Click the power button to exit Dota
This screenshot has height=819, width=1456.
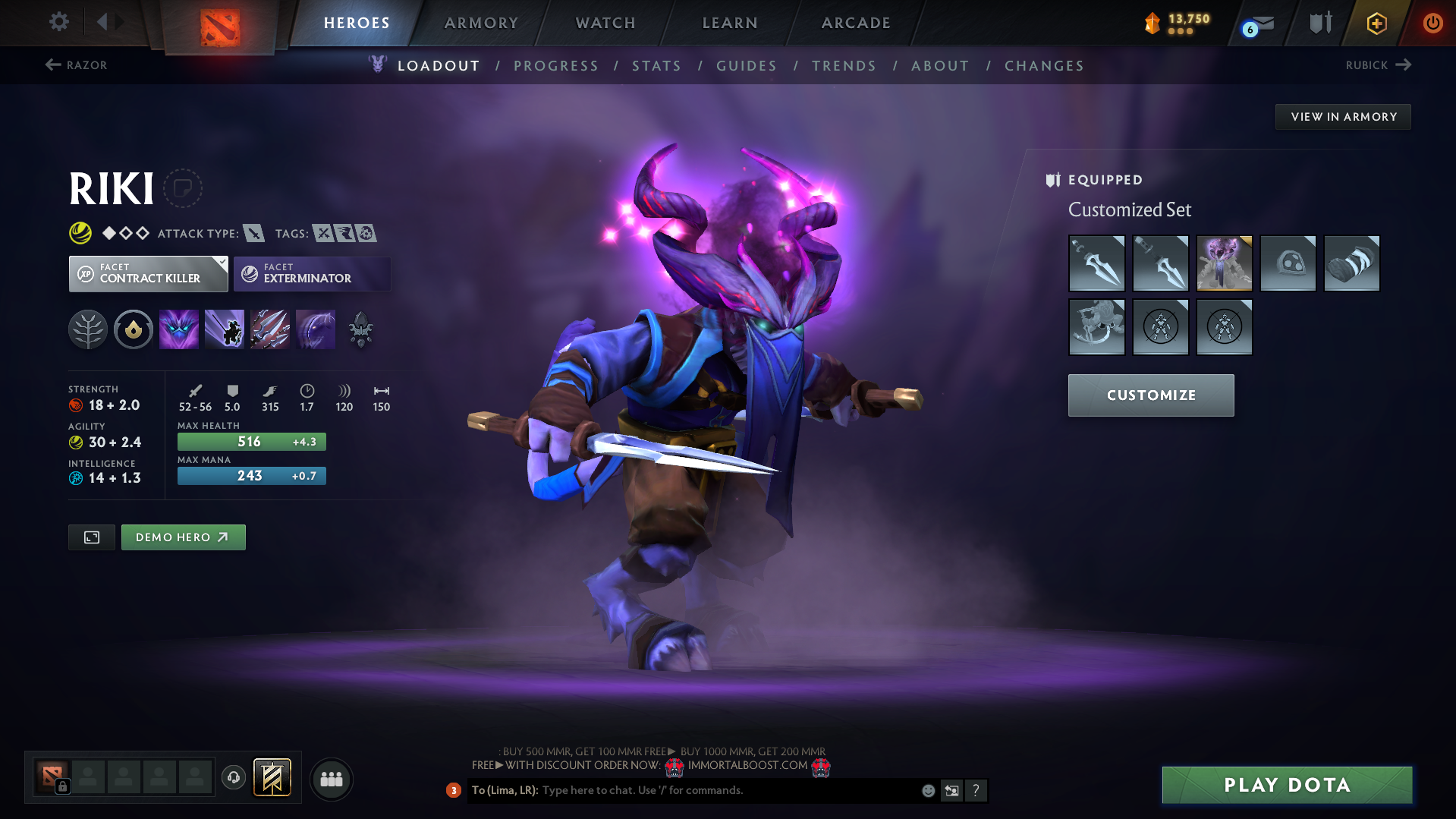tap(1432, 23)
